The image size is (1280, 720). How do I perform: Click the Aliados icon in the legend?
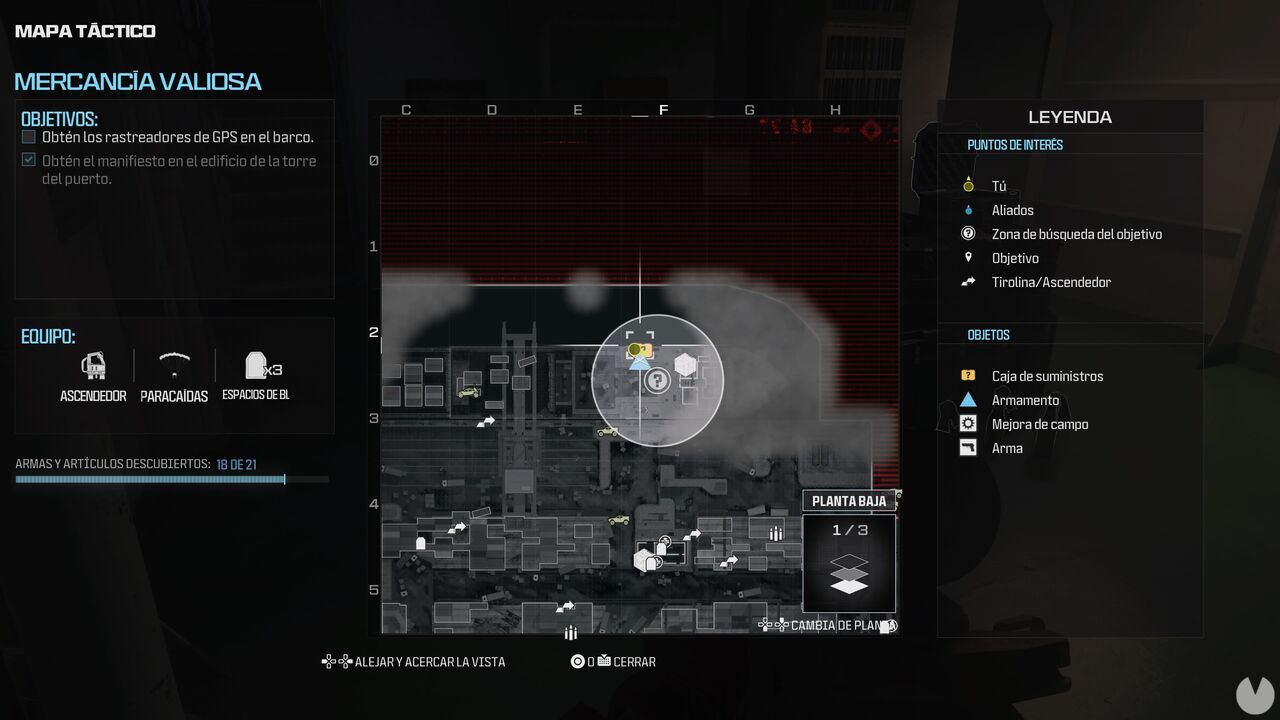(x=968, y=209)
